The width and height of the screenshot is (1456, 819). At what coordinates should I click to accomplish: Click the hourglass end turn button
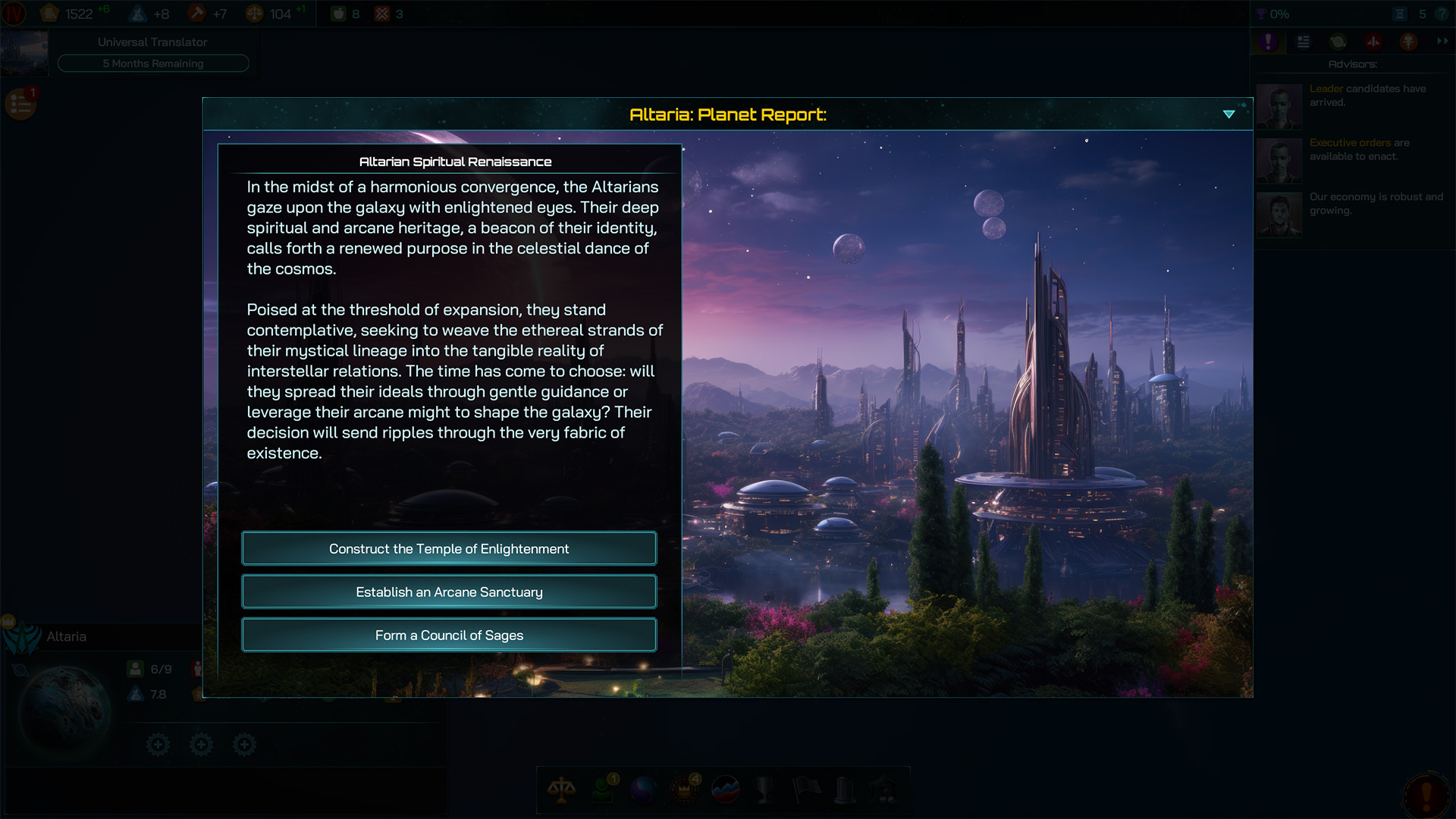click(1400, 14)
